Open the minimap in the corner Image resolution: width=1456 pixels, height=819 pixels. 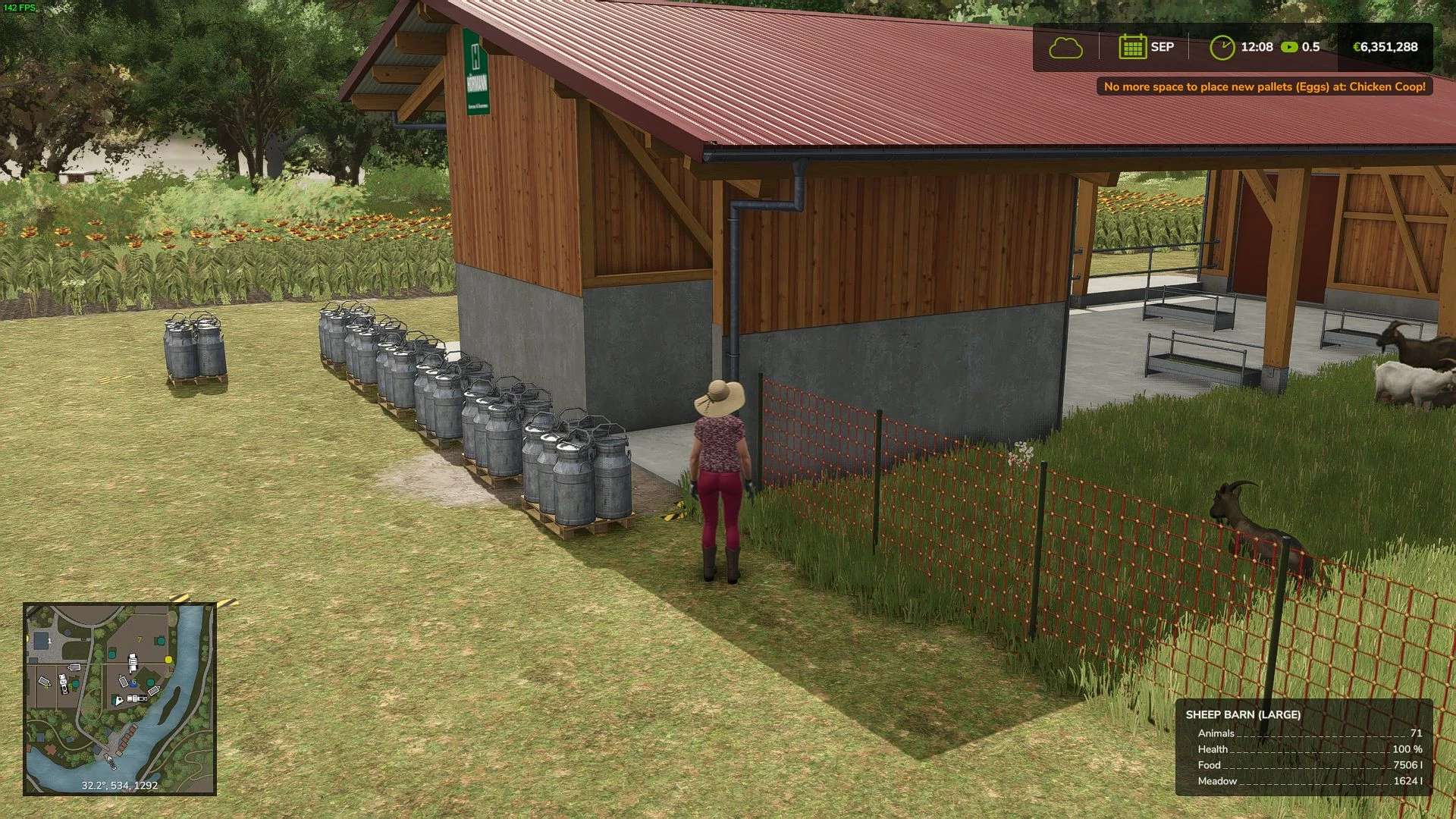120,698
